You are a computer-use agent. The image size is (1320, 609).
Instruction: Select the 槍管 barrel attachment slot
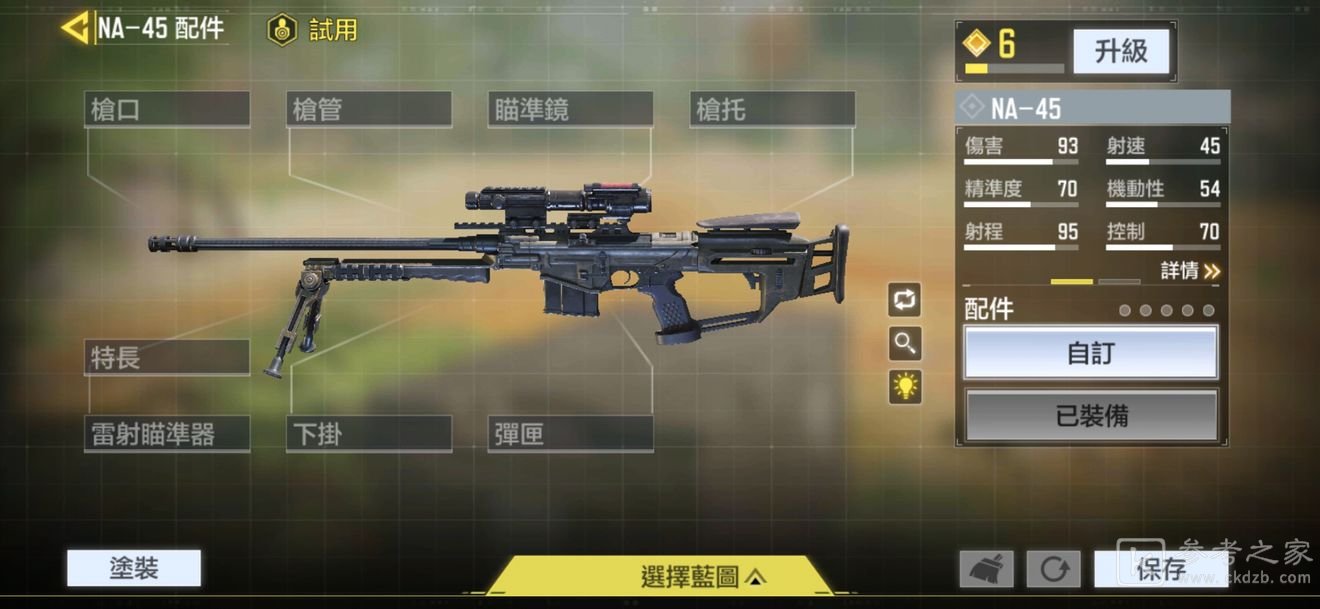point(368,109)
